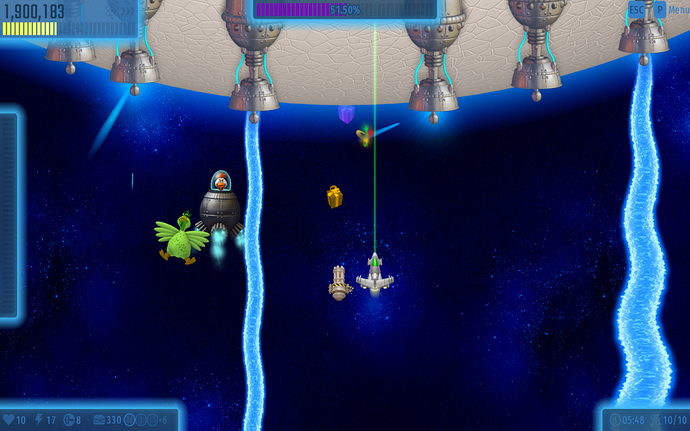The width and height of the screenshot is (690, 431).
Task: Open the pause Menu
Action: click(677, 9)
